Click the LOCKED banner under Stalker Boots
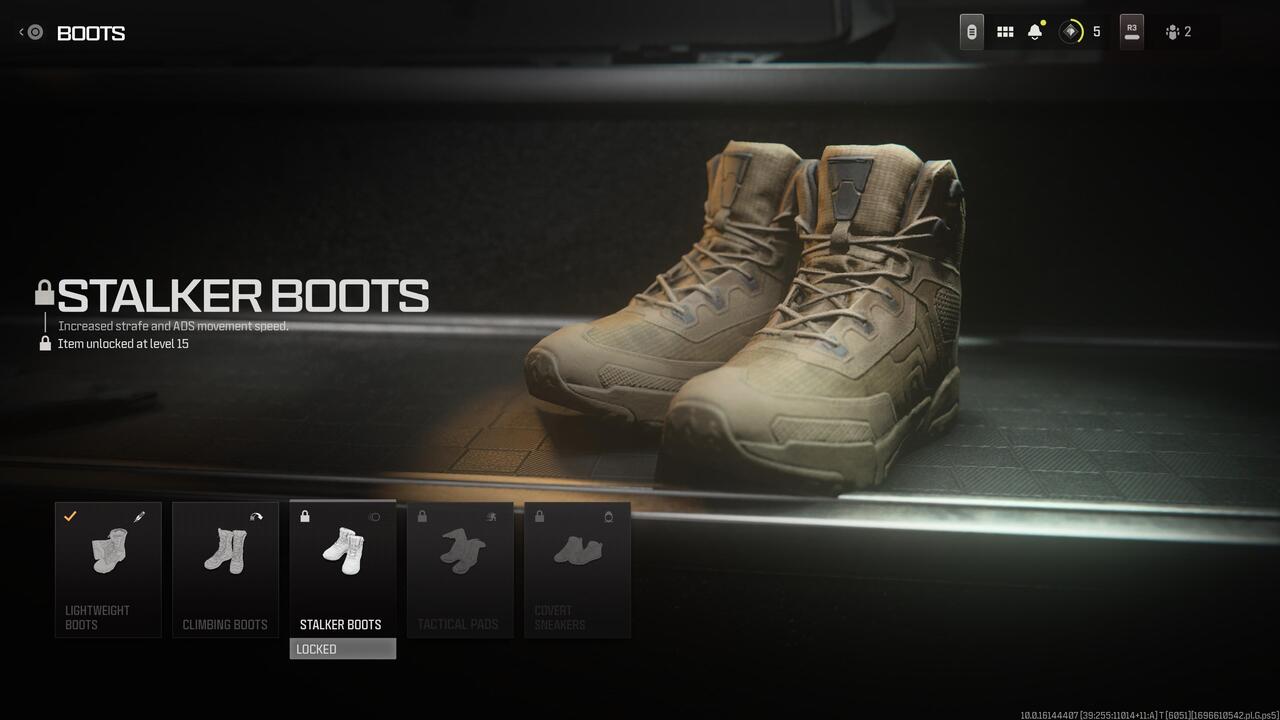 [342, 648]
